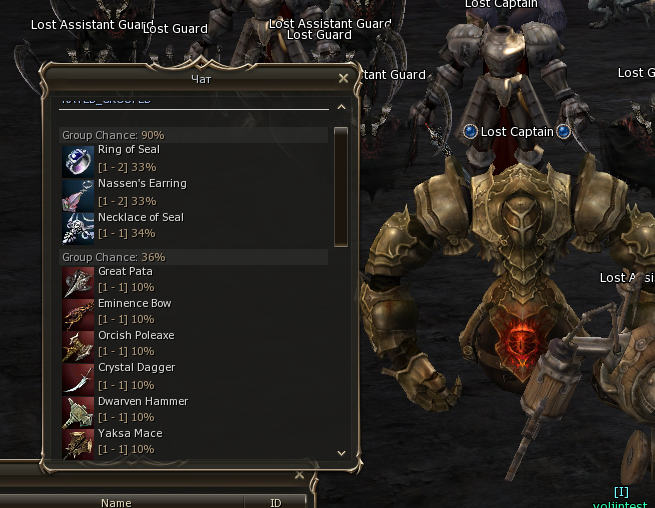Sort by the Name column header
Screen dimensions: 655x508
coord(116,503)
